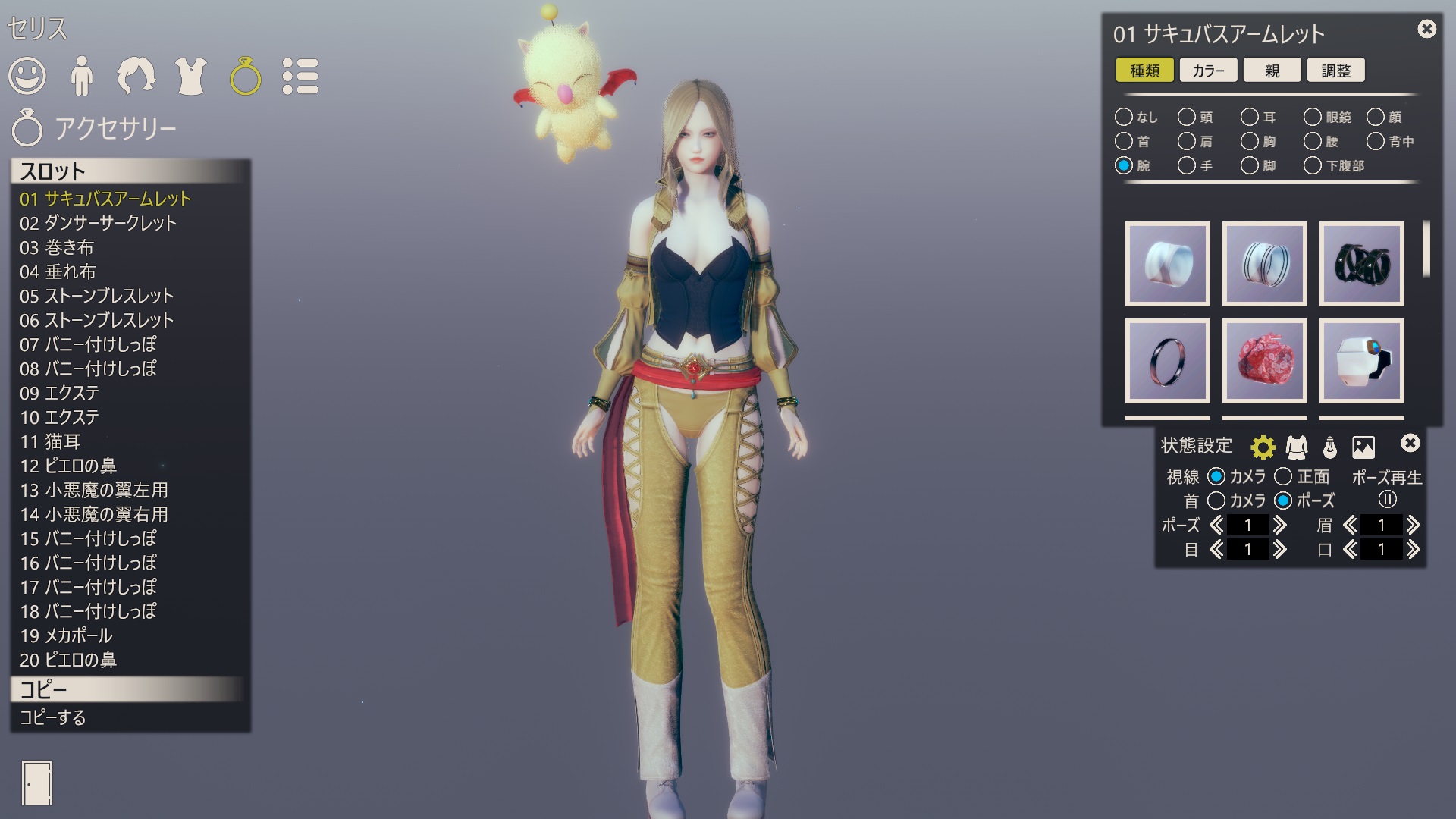Screen dimensions: 1456x819
Task: Switch to the カラー tab
Action: 1208,71
